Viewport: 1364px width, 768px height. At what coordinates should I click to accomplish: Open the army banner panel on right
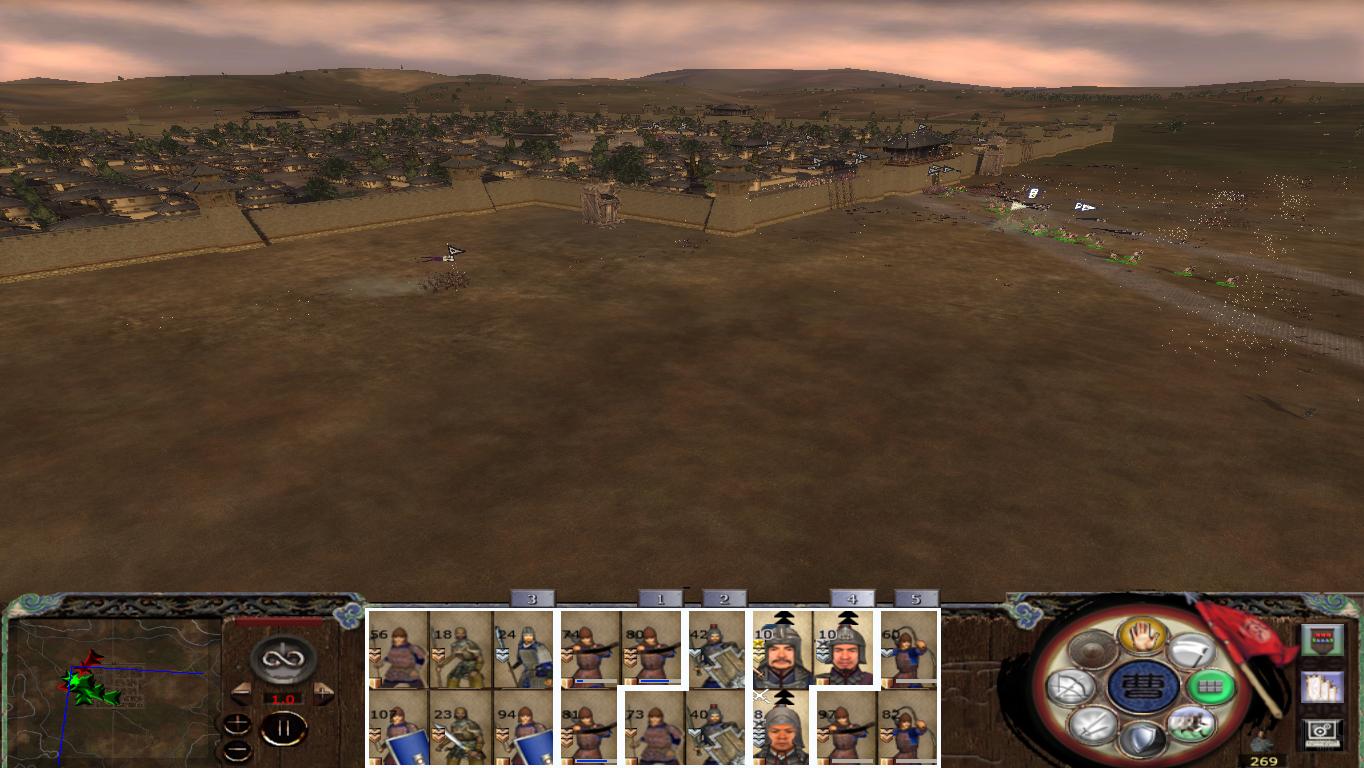click(x=1323, y=640)
